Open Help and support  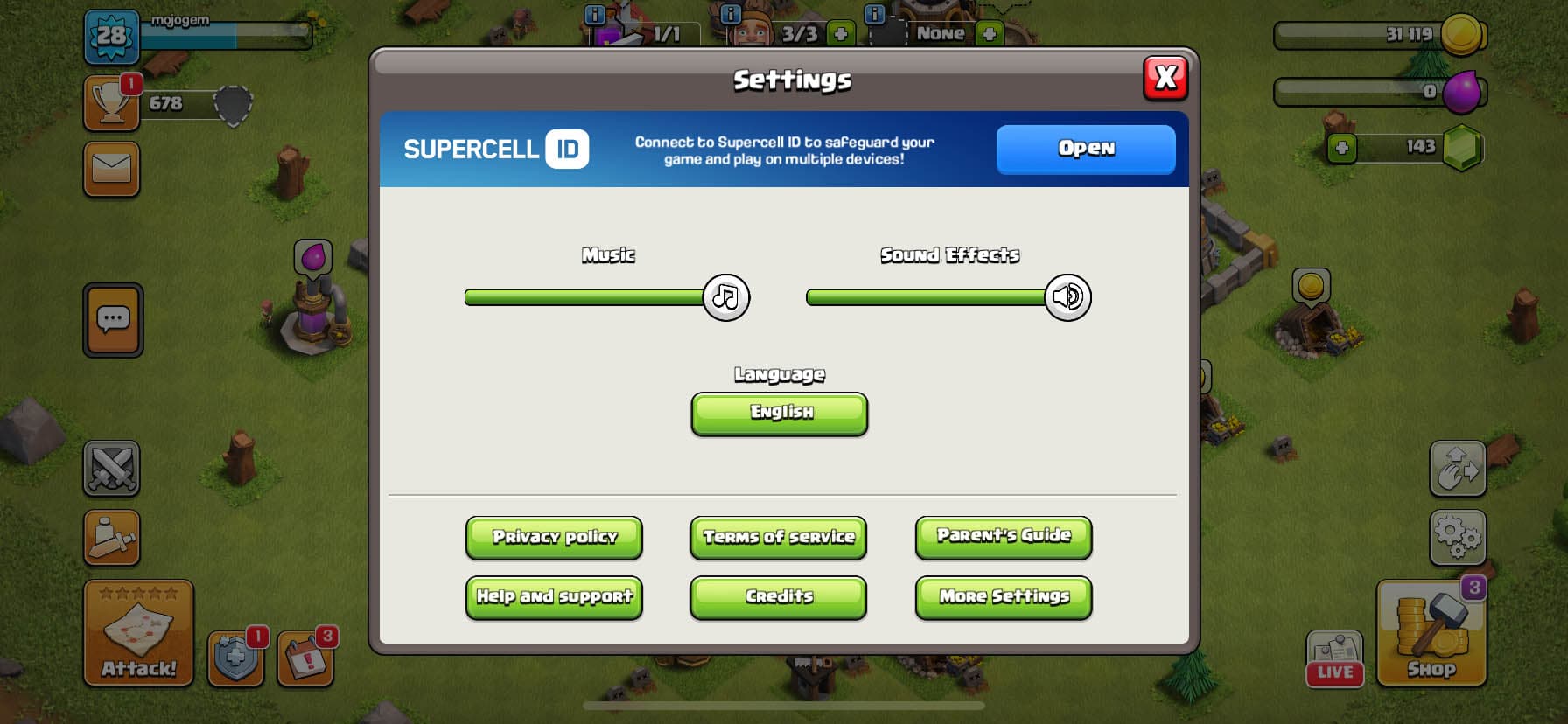(554, 597)
